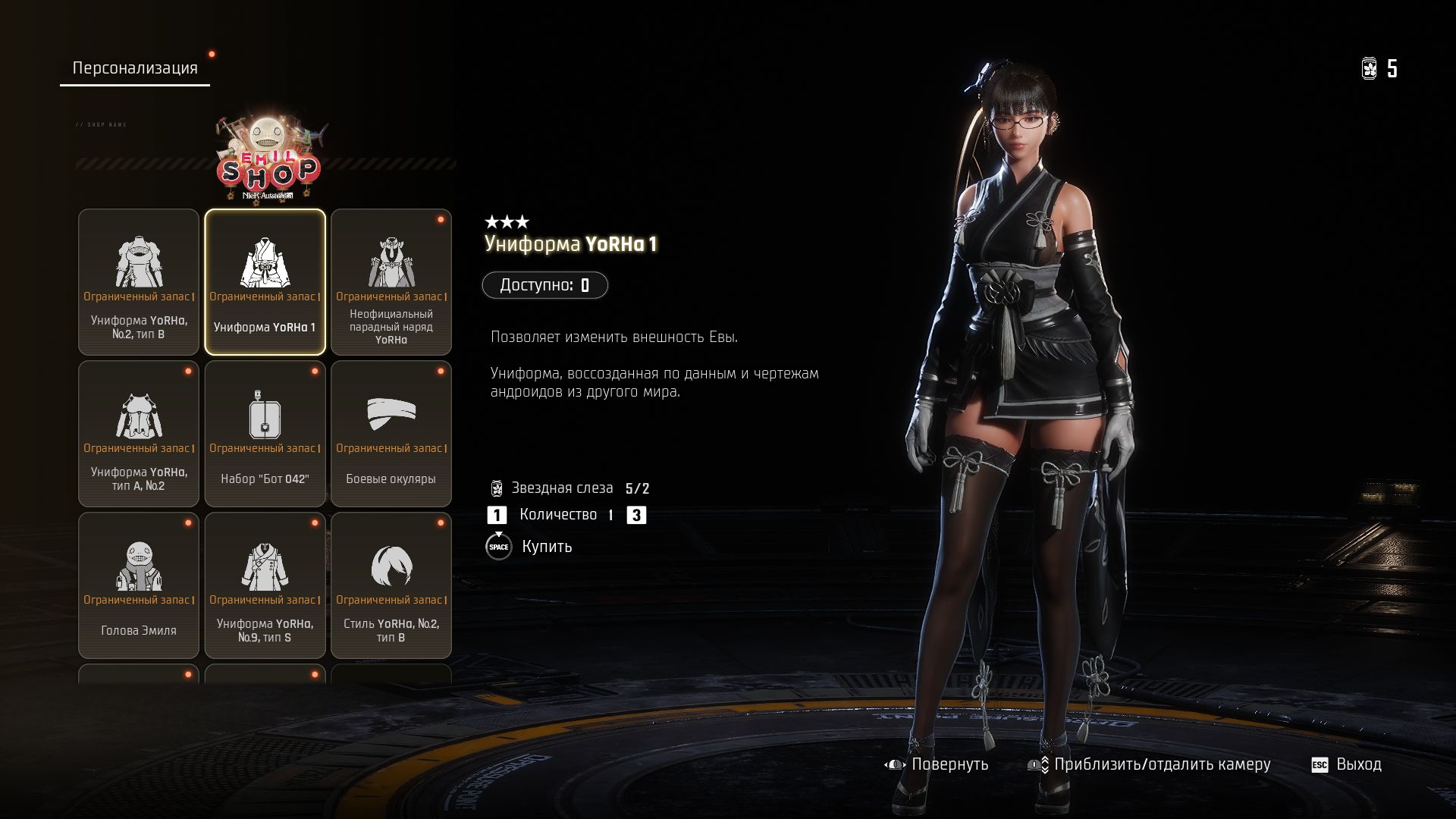Select the Набор "Бот 042" item
Image resolution: width=1456 pixels, height=819 pixels.
265,434
